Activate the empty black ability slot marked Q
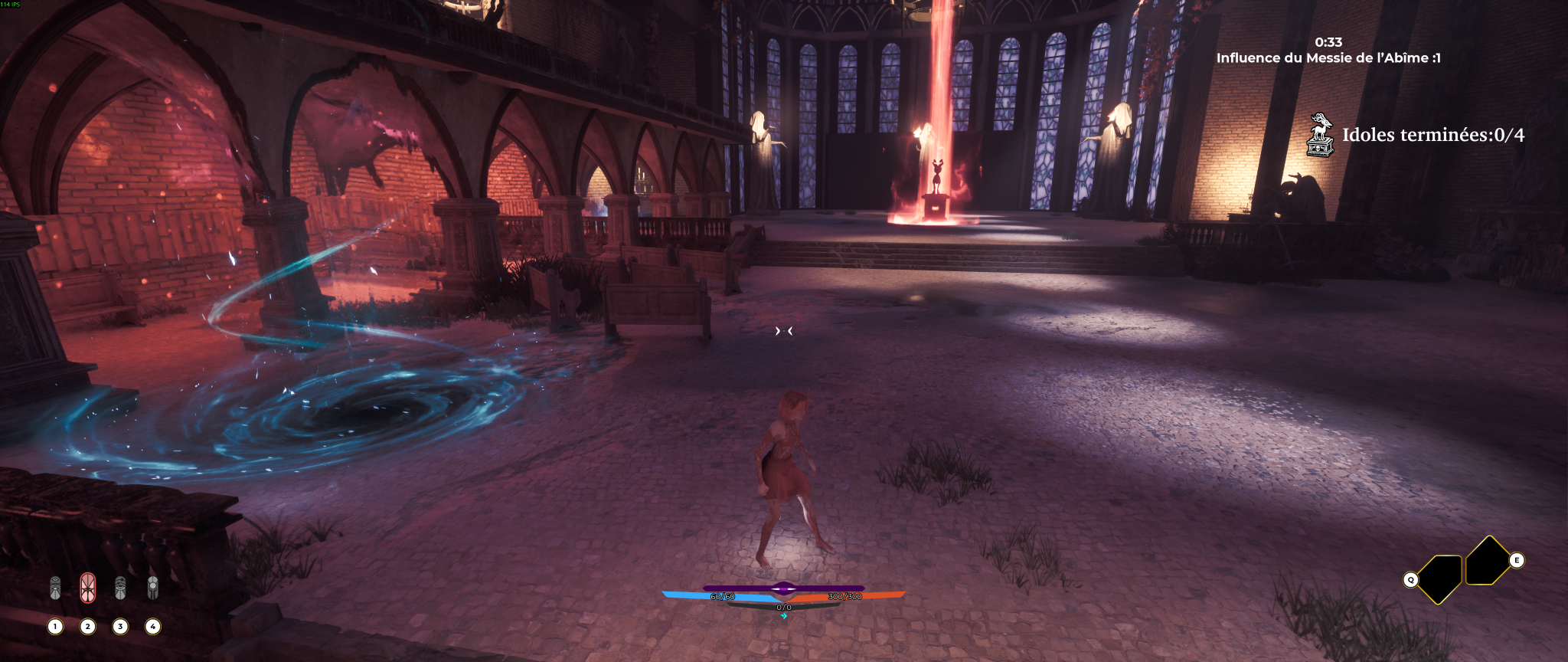Screen dimensions: 1568x662 tap(1439, 578)
